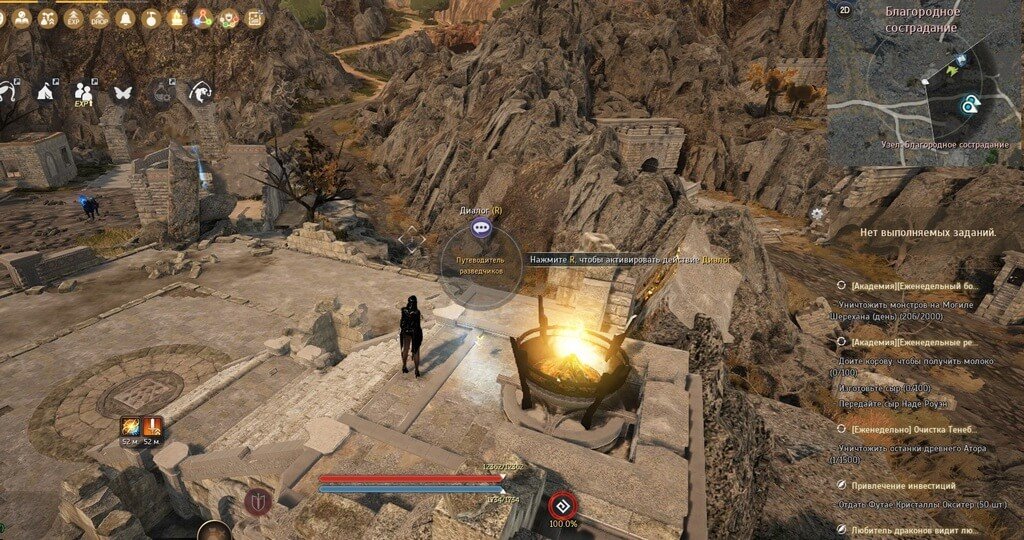Open the Путеводитель разведчиков dialogue bubble

click(483, 228)
